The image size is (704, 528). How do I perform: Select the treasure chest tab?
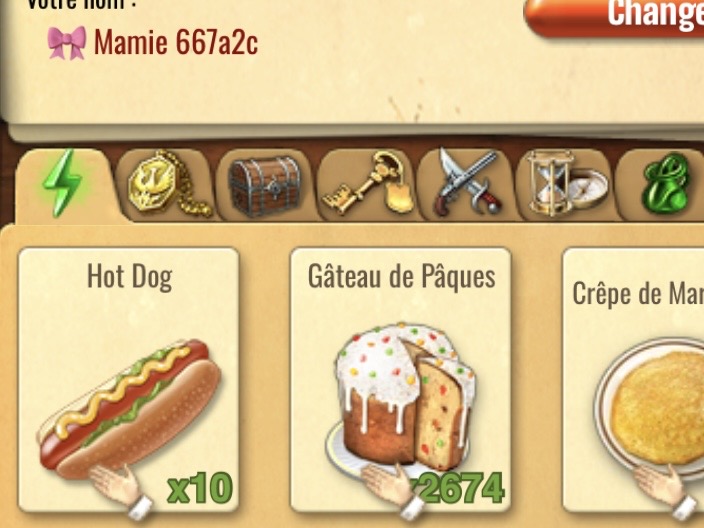pos(264,184)
